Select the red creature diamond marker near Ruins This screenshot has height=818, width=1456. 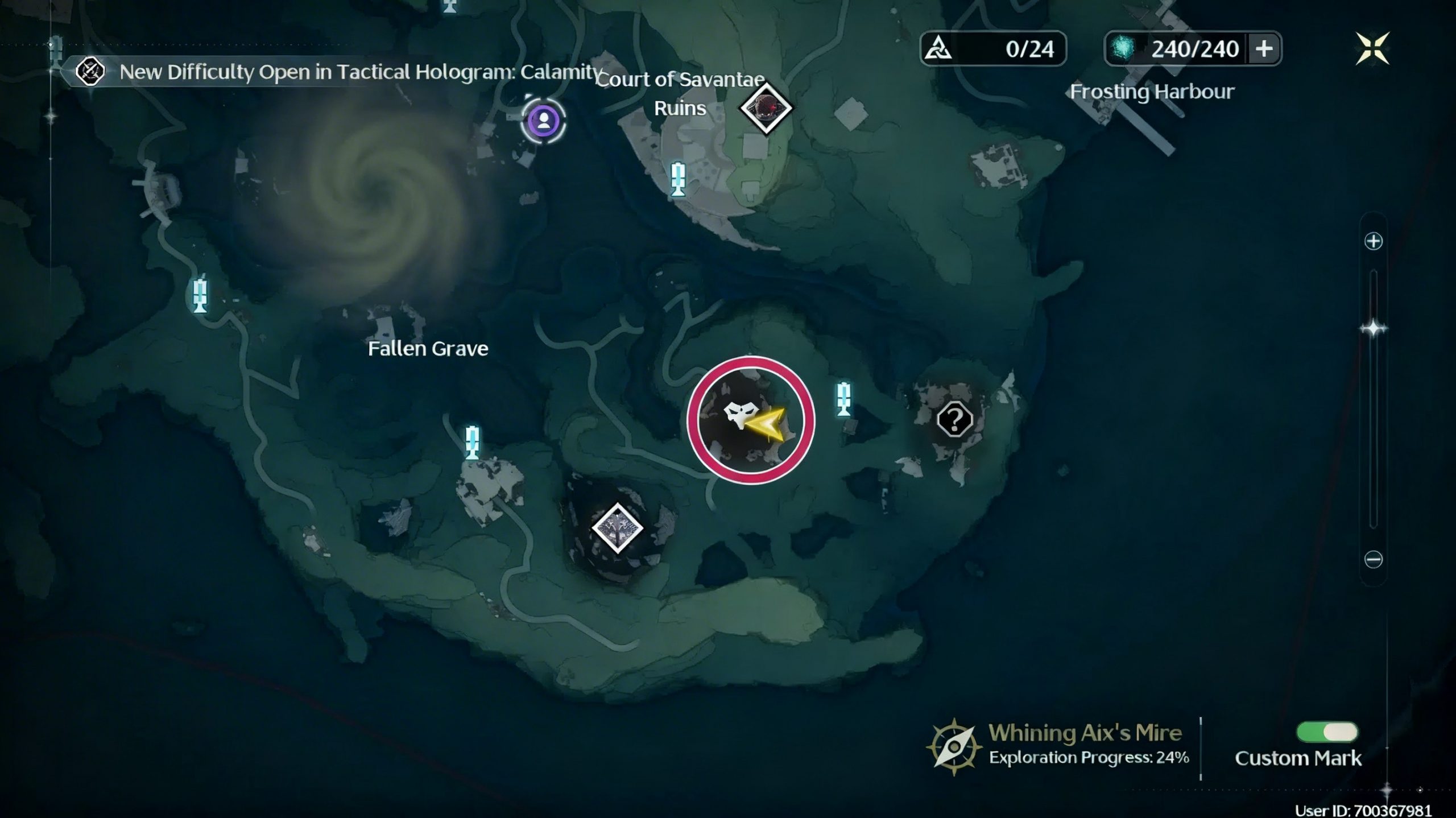766,108
